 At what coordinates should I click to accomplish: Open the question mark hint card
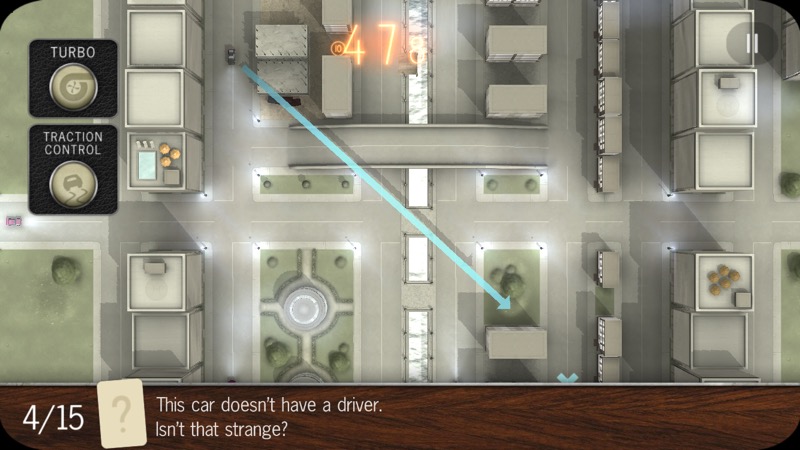[121, 414]
